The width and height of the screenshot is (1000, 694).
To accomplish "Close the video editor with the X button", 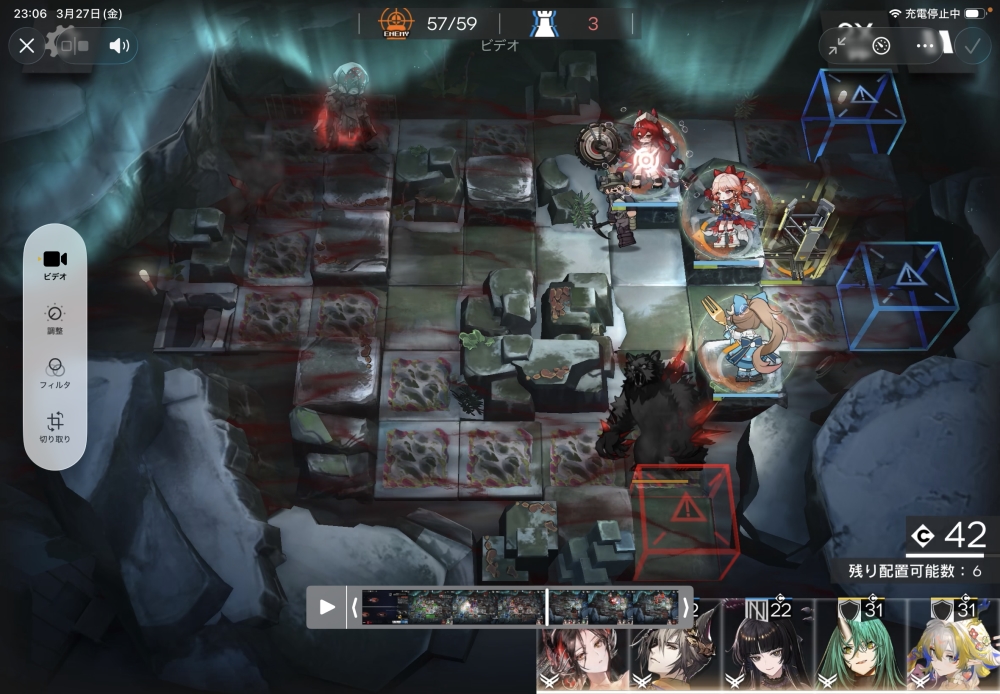I will (27, 45).
